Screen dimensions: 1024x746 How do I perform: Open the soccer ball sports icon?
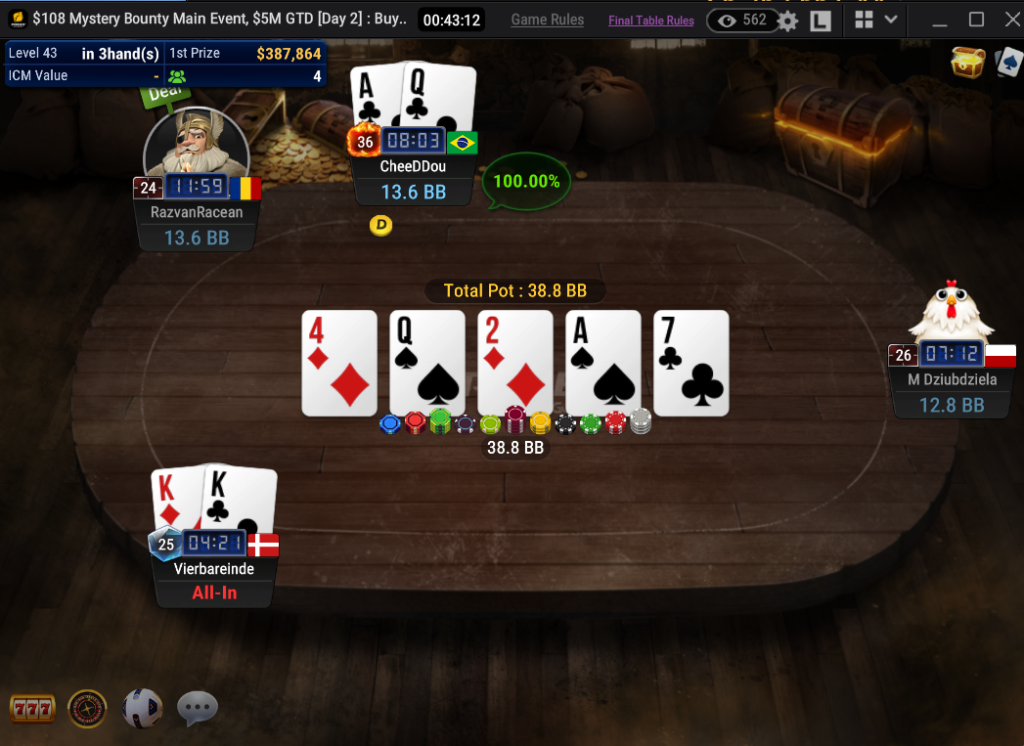tap(142, 708)
